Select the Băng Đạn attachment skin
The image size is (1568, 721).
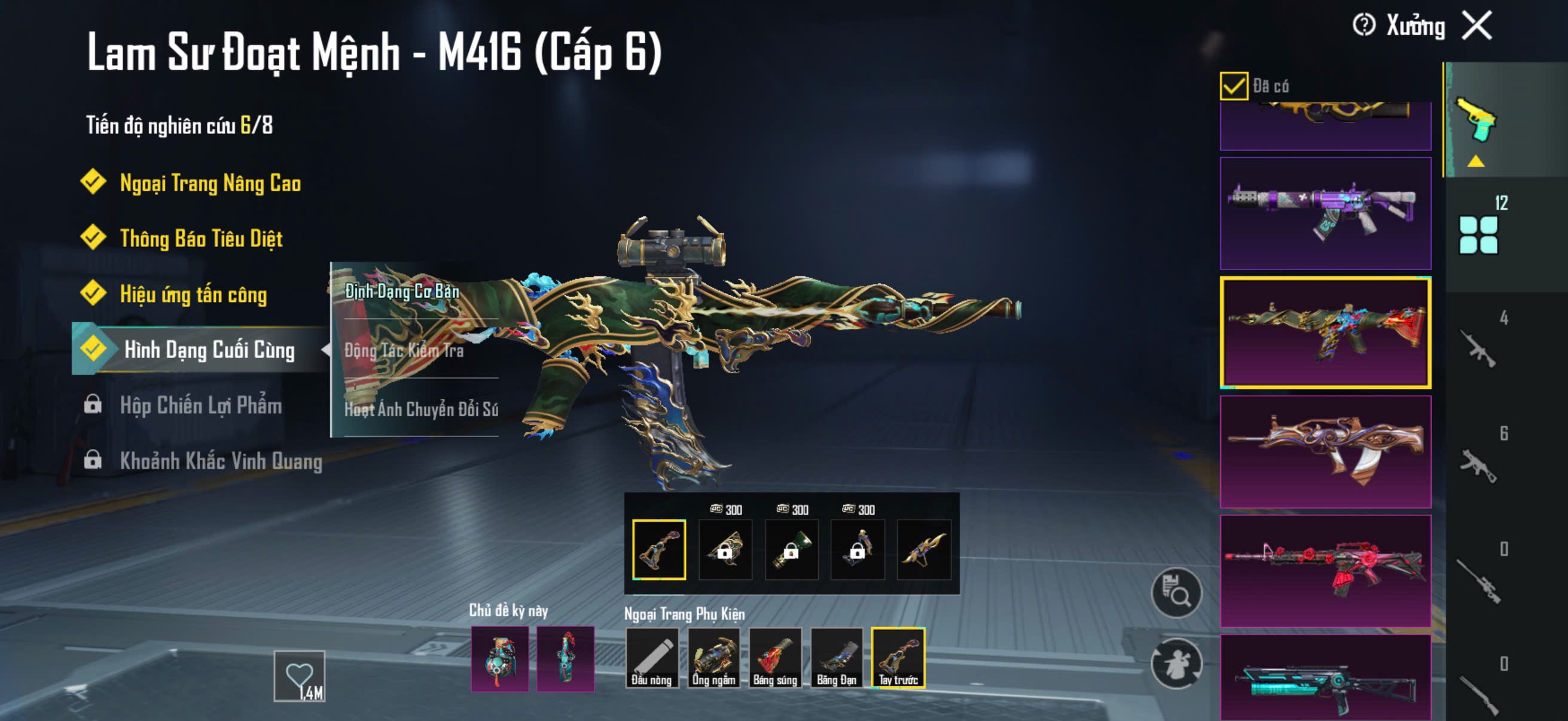pos(837,657)
